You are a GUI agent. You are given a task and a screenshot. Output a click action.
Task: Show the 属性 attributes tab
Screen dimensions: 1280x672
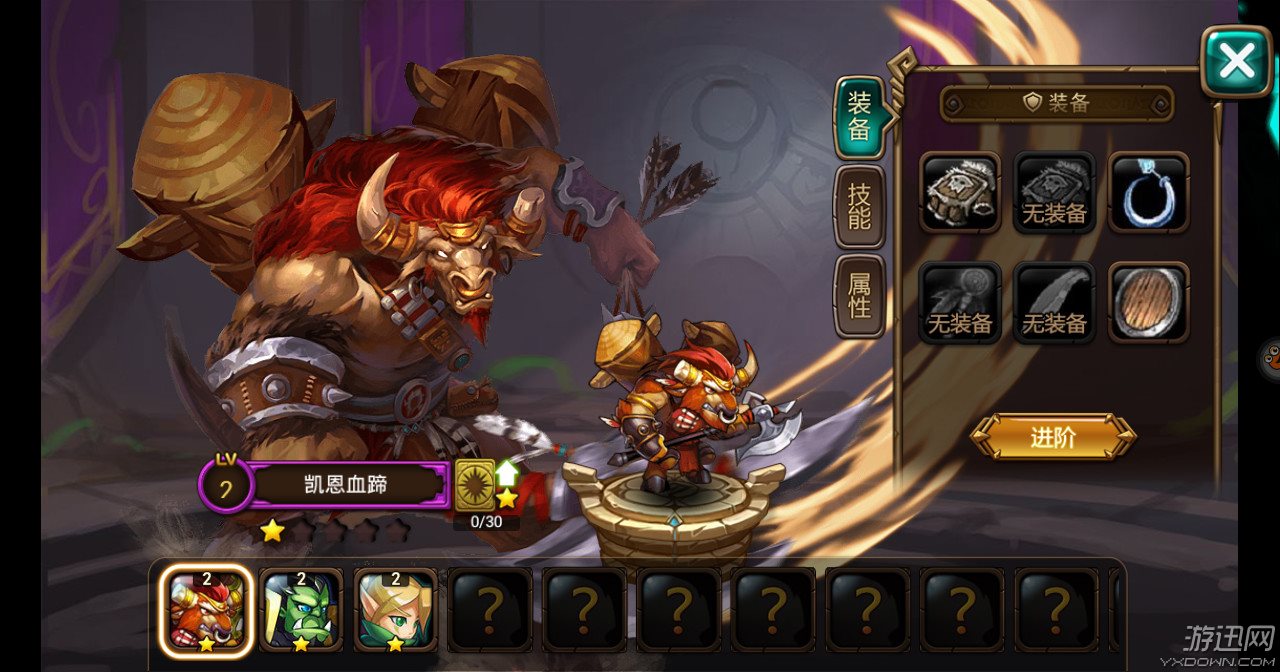tap(859, 295)
